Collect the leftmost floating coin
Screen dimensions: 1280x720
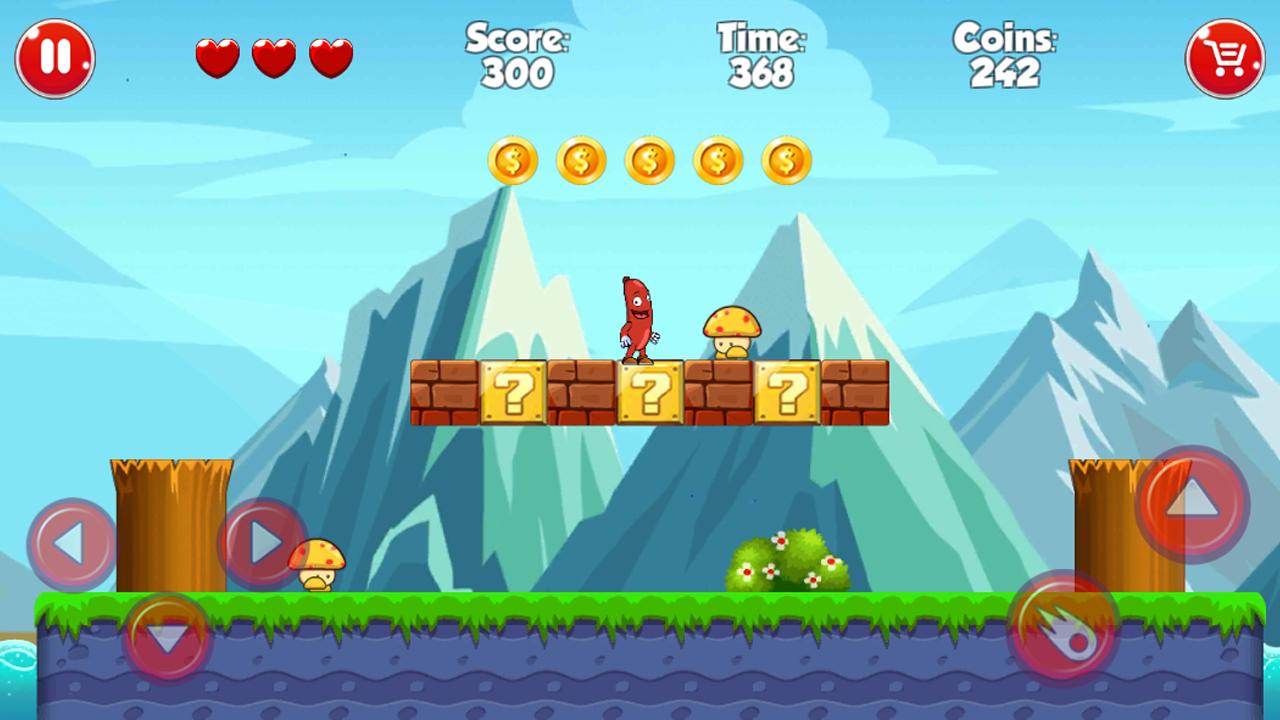pyautogui.click(x=513, y=160)
